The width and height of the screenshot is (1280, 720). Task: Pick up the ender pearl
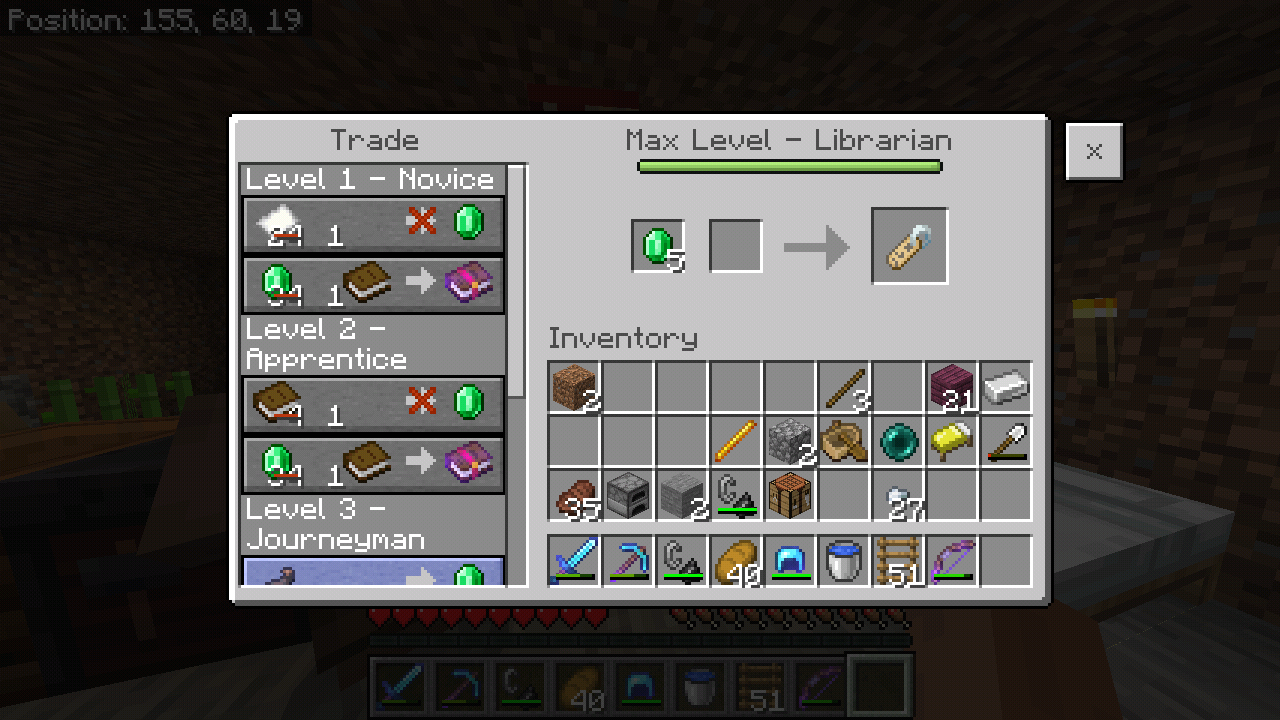coord(898,442)
